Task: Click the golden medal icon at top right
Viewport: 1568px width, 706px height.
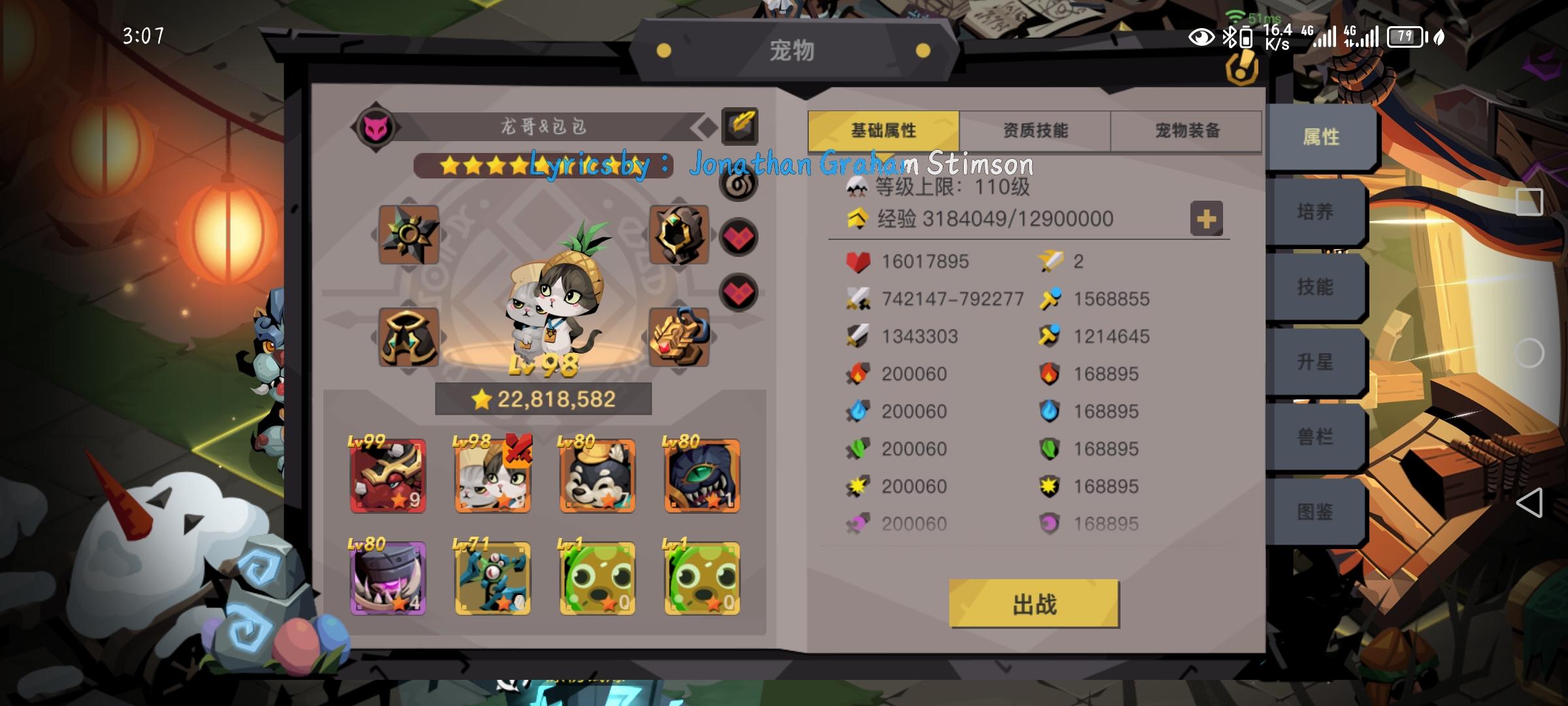Action: click(1241, 69)
